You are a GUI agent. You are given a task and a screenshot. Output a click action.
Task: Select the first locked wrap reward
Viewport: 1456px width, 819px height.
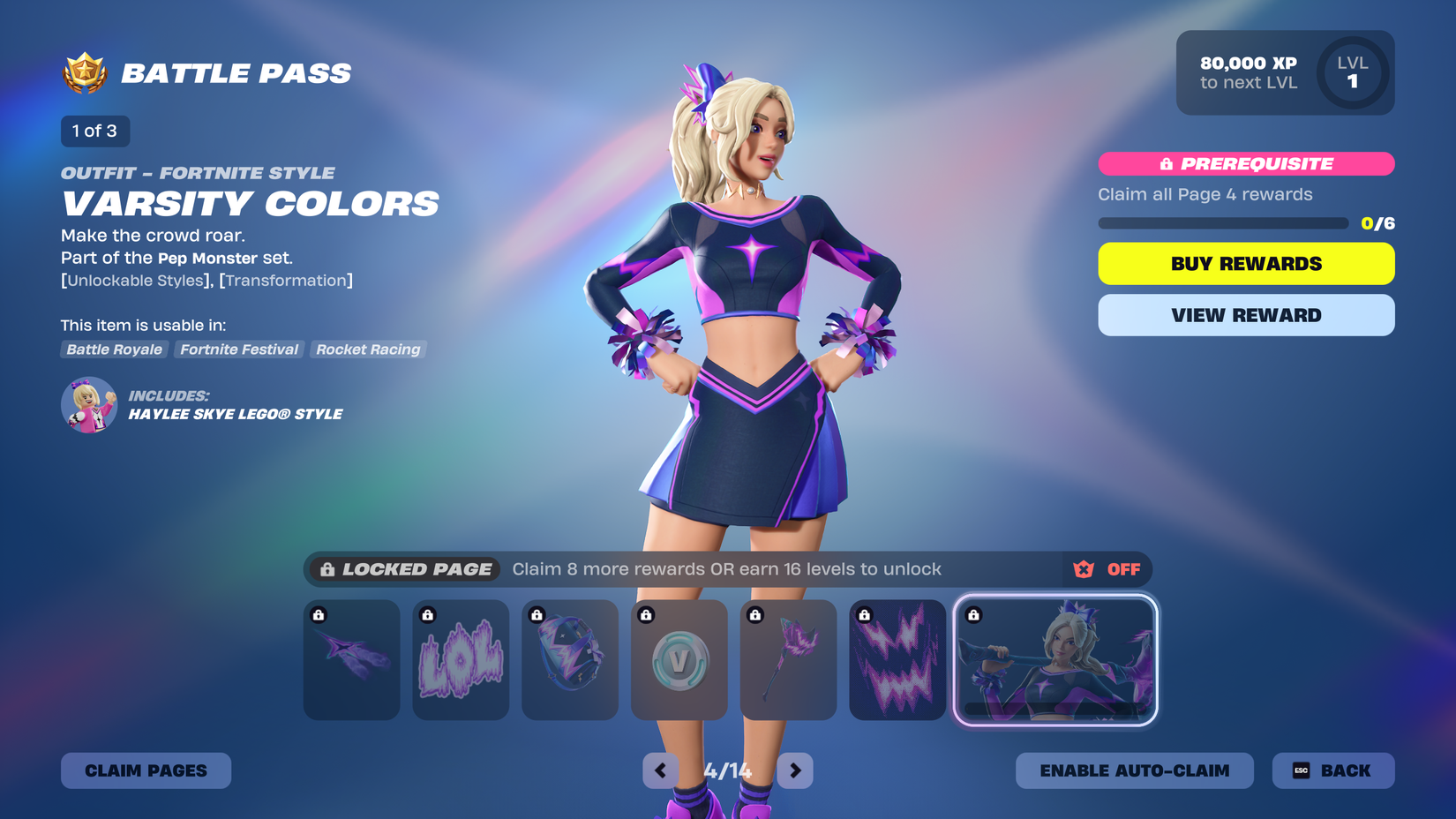click(x=350, y=659)
